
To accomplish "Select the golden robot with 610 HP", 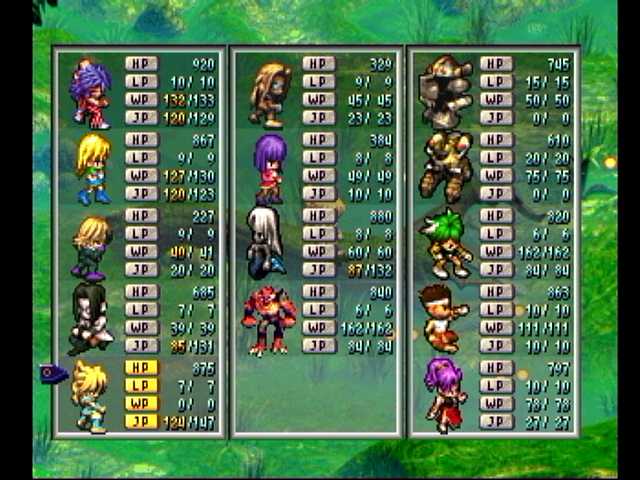I will (x=446, y=166).
